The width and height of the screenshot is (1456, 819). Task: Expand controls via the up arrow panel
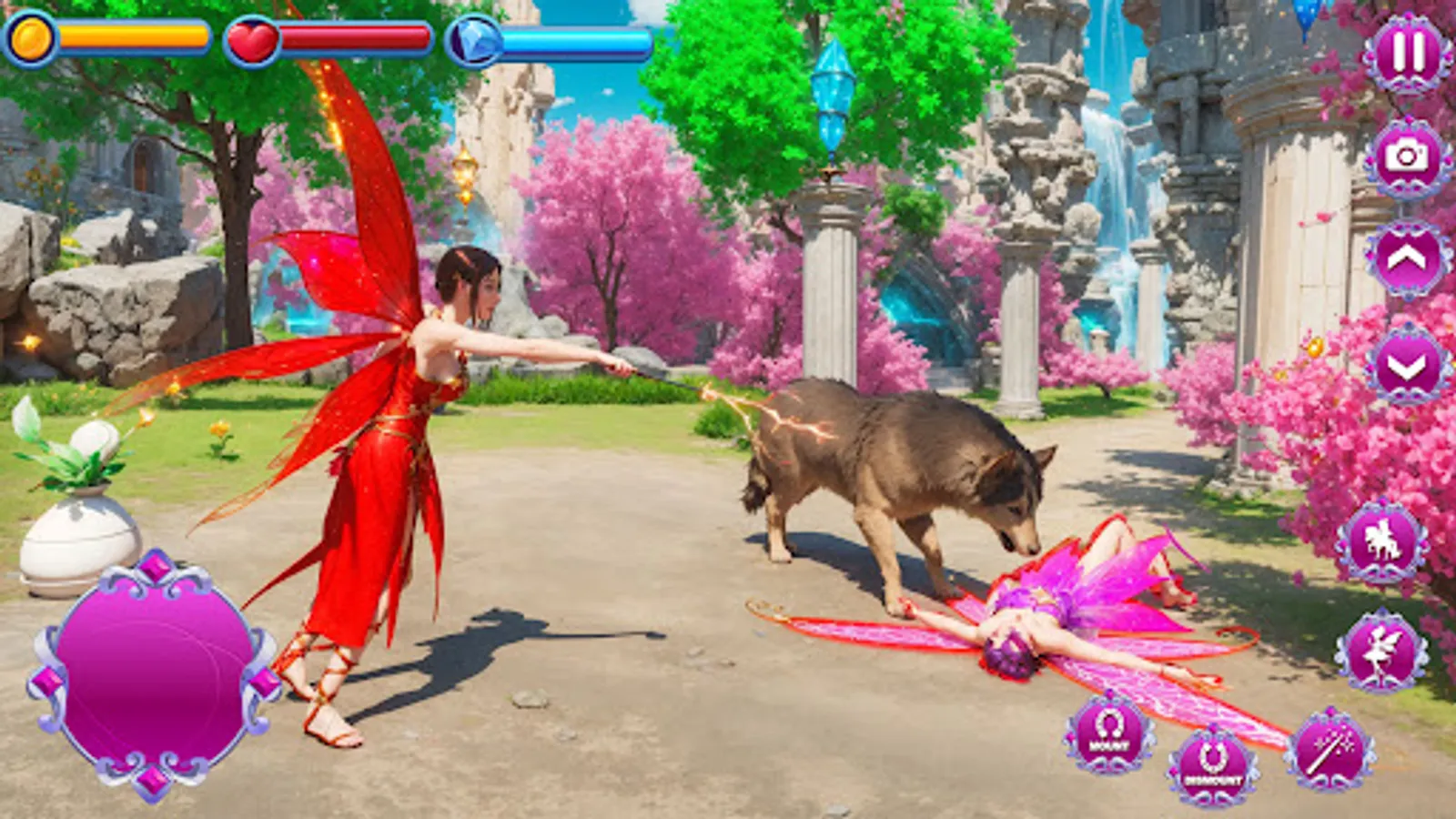[1404, 259]
